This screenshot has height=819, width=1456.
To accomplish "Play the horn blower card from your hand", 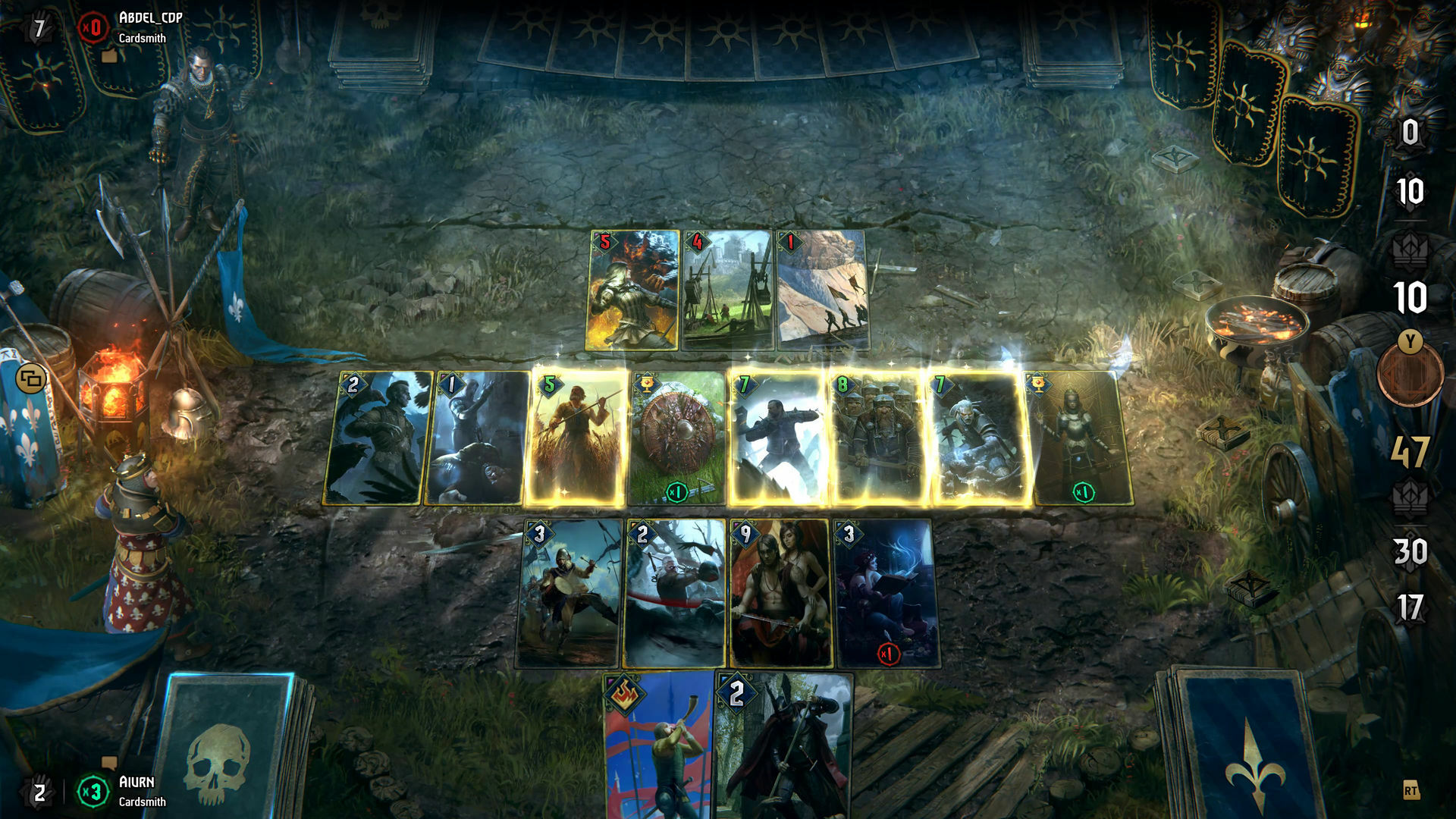I will [x=660, y=751].
